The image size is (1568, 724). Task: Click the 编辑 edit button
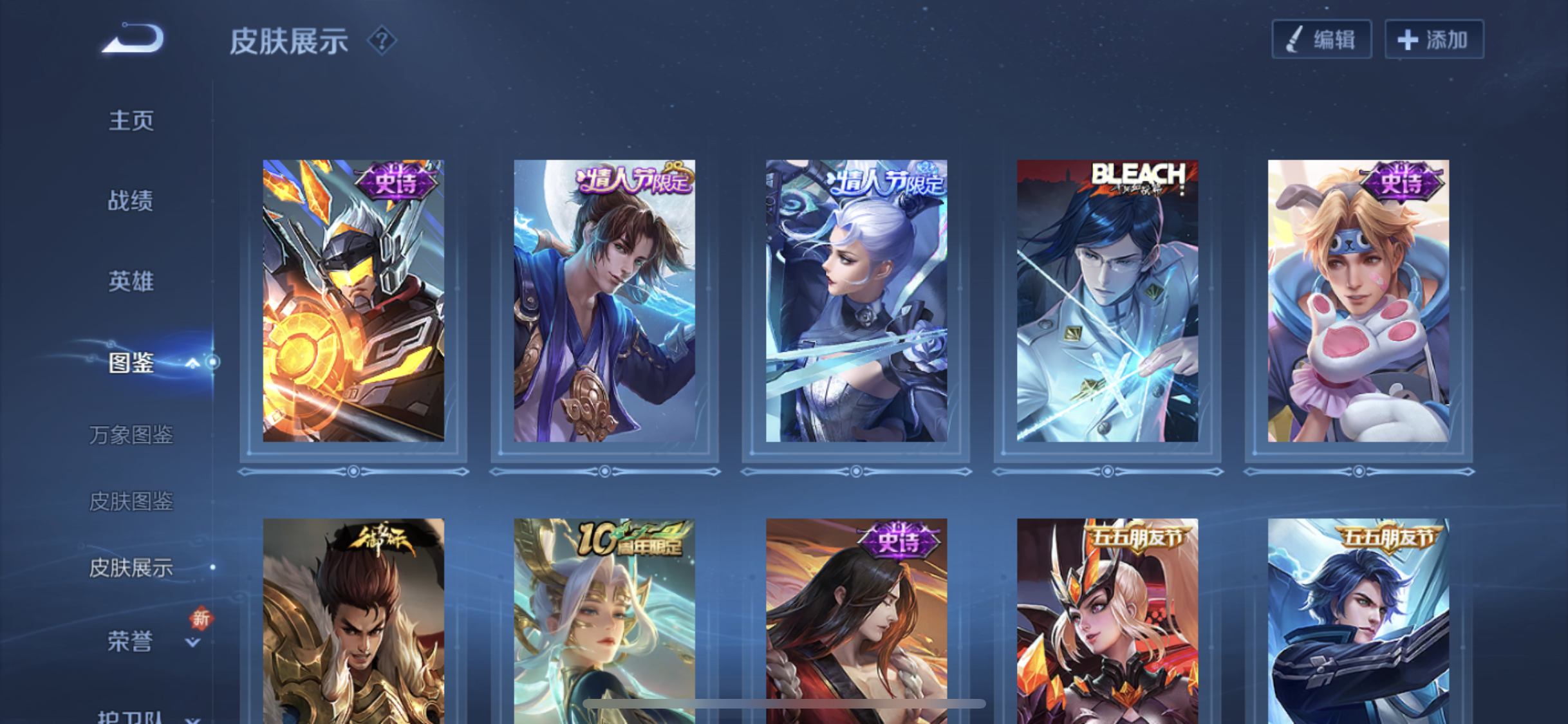(1321, 40)
